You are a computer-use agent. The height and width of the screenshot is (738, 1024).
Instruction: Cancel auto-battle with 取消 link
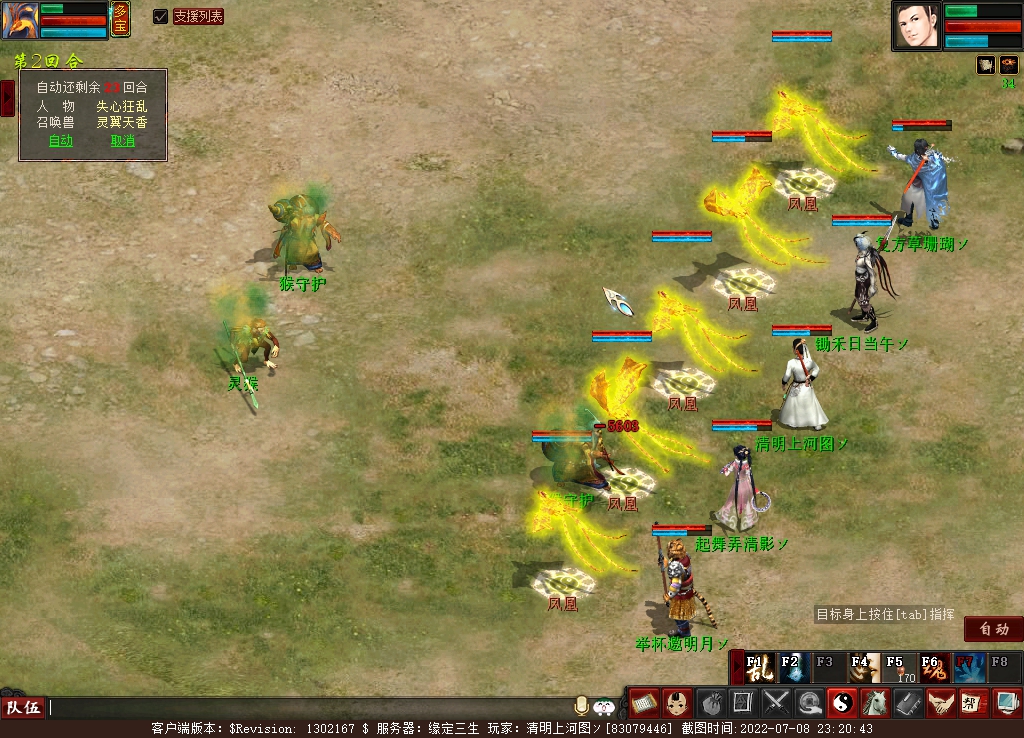click(x=122, y=141)
